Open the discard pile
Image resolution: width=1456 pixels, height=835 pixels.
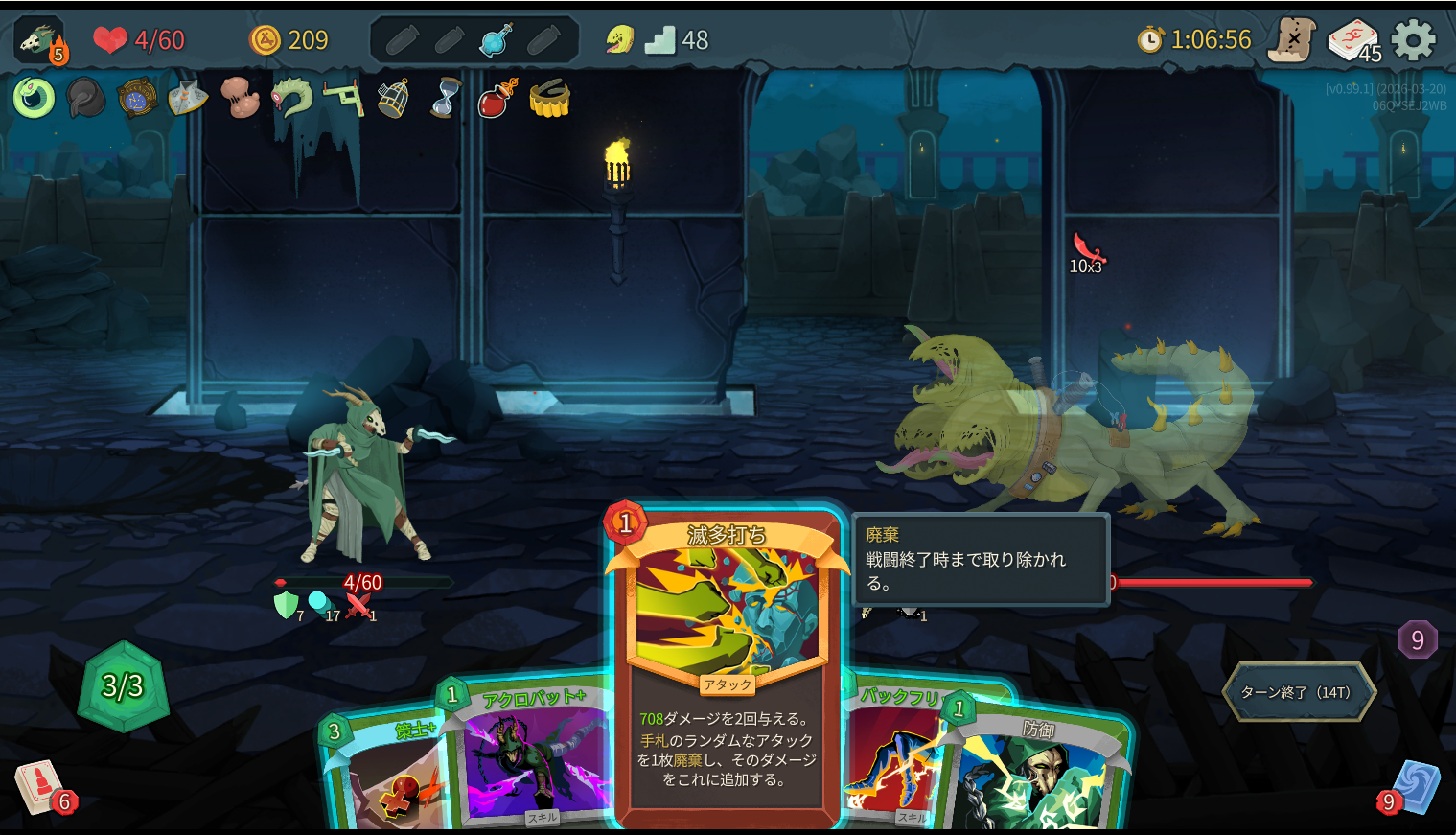(x=1417, y=788)
